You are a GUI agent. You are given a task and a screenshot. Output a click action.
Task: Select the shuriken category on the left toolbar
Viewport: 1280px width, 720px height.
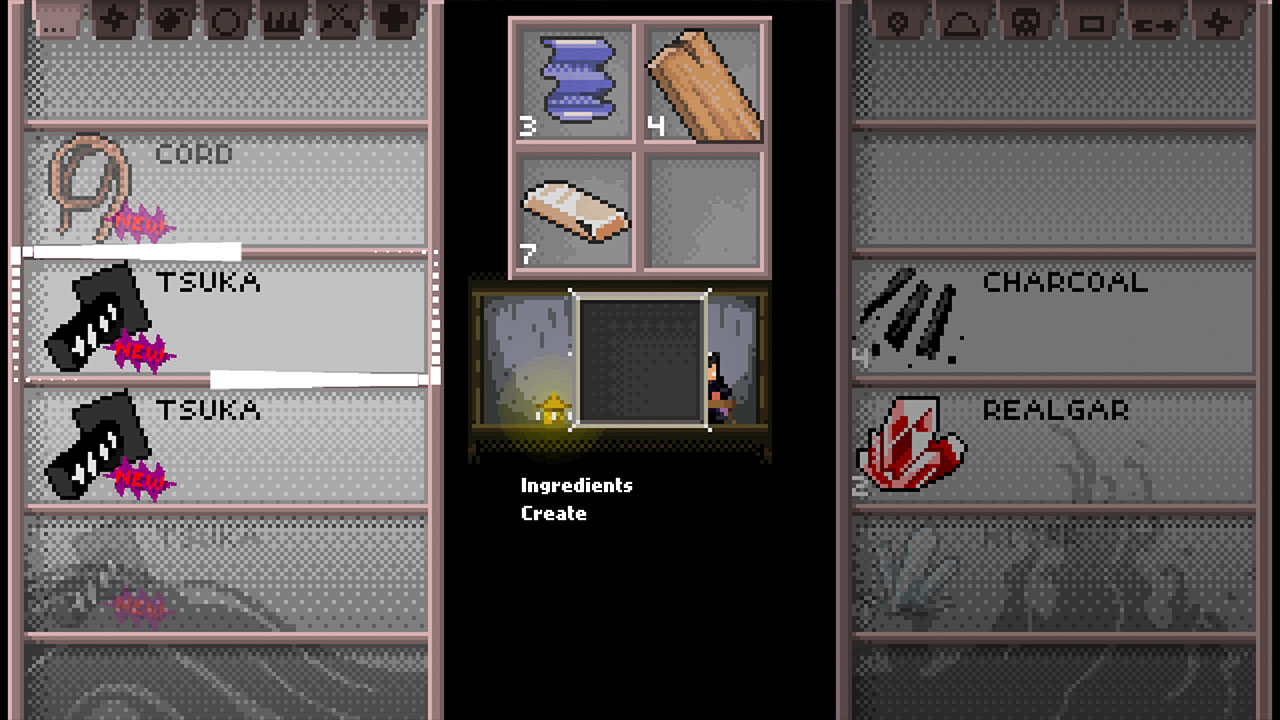click(113, 22)
